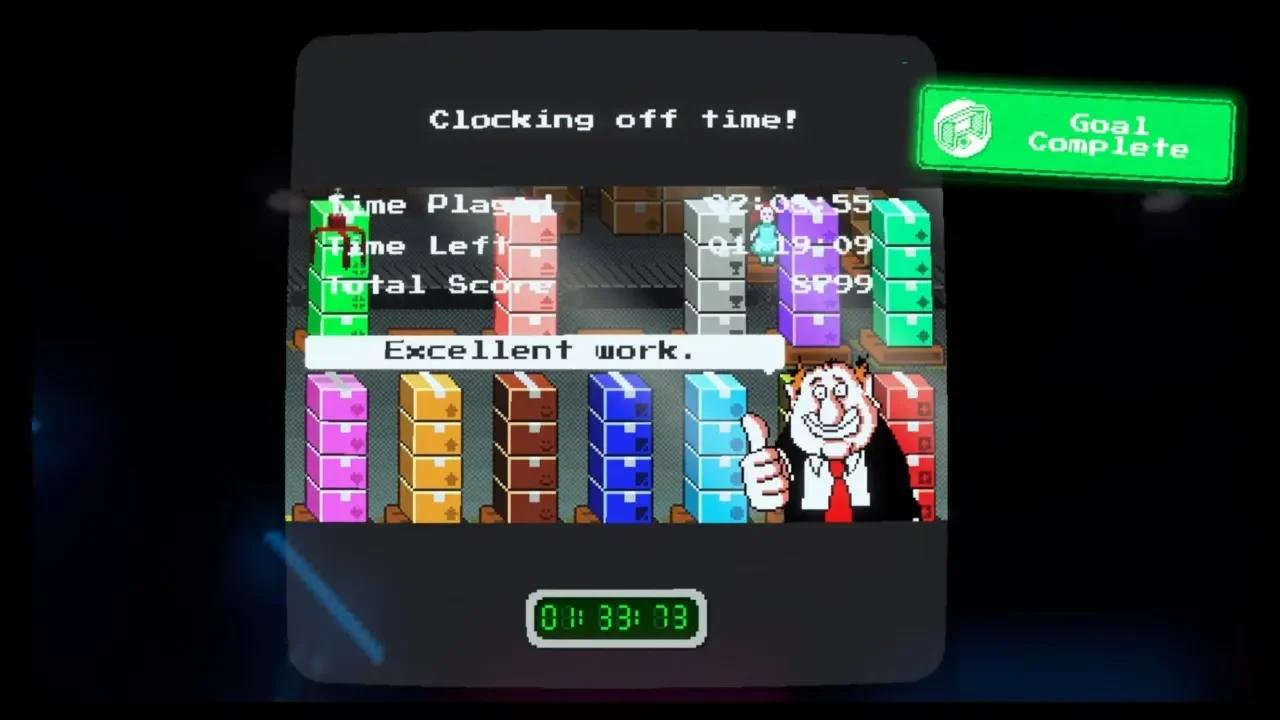This screenshot has width=1280, height=720.
Task: Click the 01:33:03 countdown clock display
Action: [617, 617]
